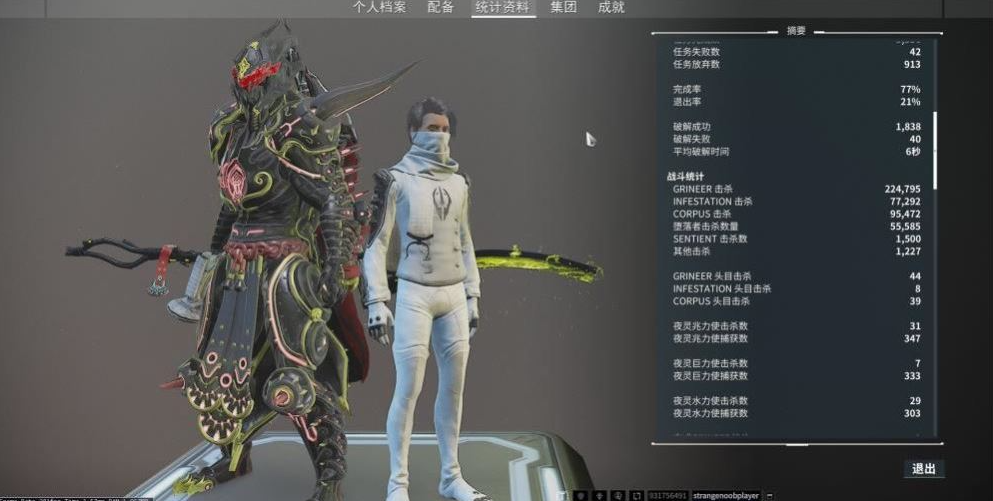Switch to the 配备 equipment tab

click(440, 8)
